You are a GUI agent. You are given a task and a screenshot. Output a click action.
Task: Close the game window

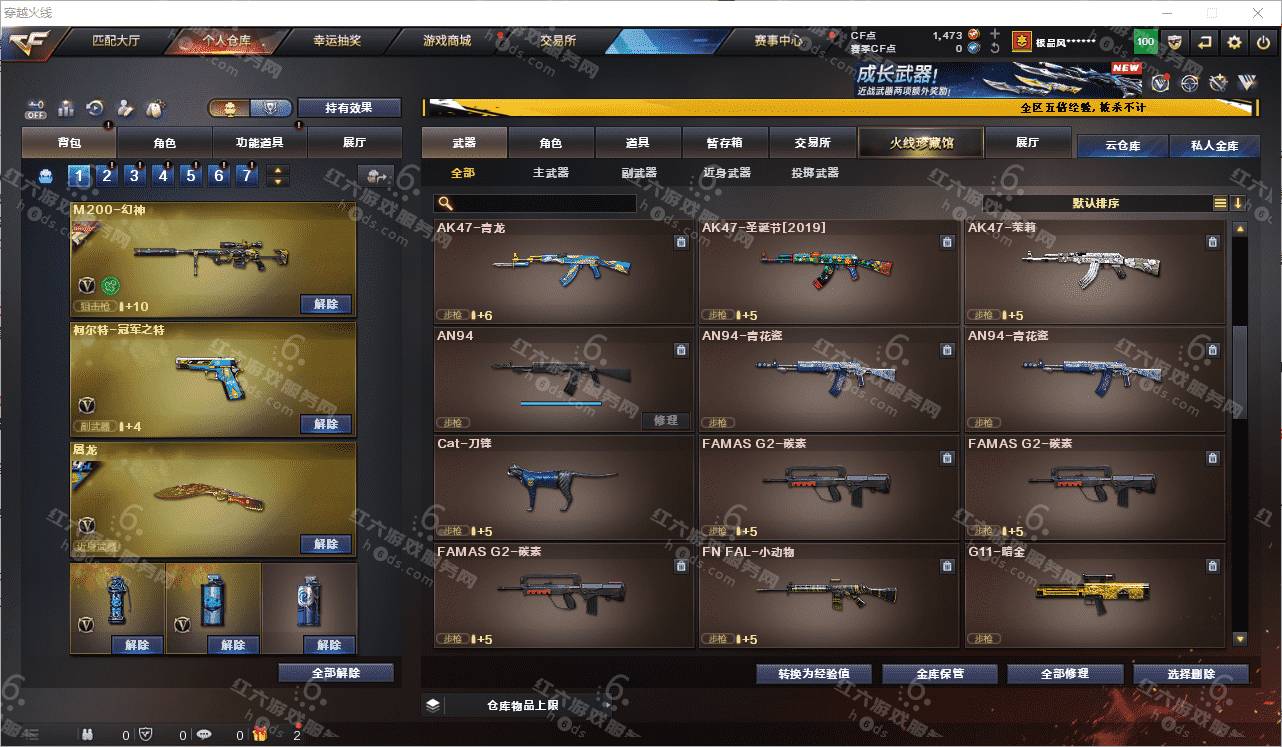tap(1256, 13)
